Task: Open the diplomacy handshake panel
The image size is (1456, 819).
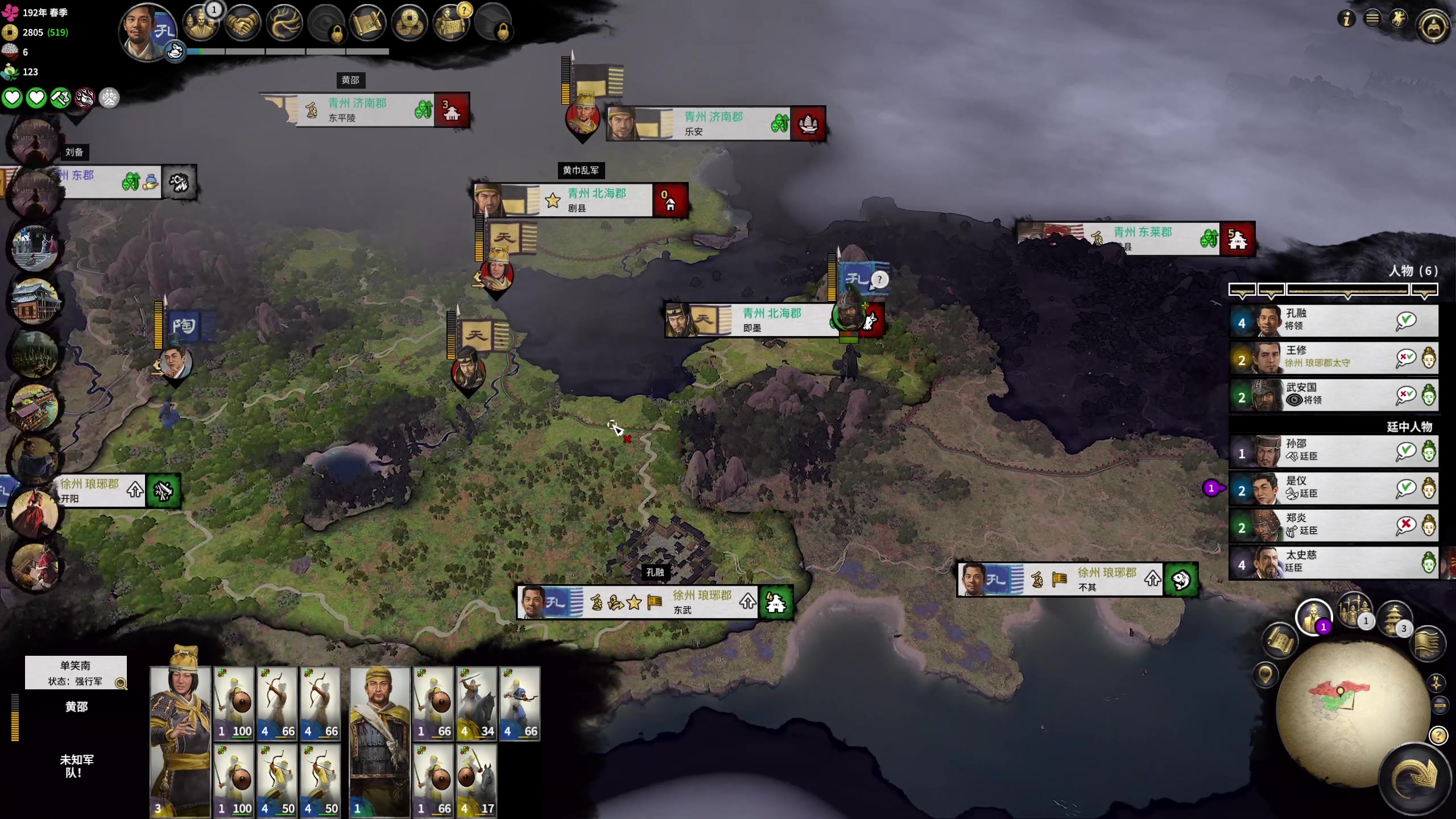Action: 242,24
